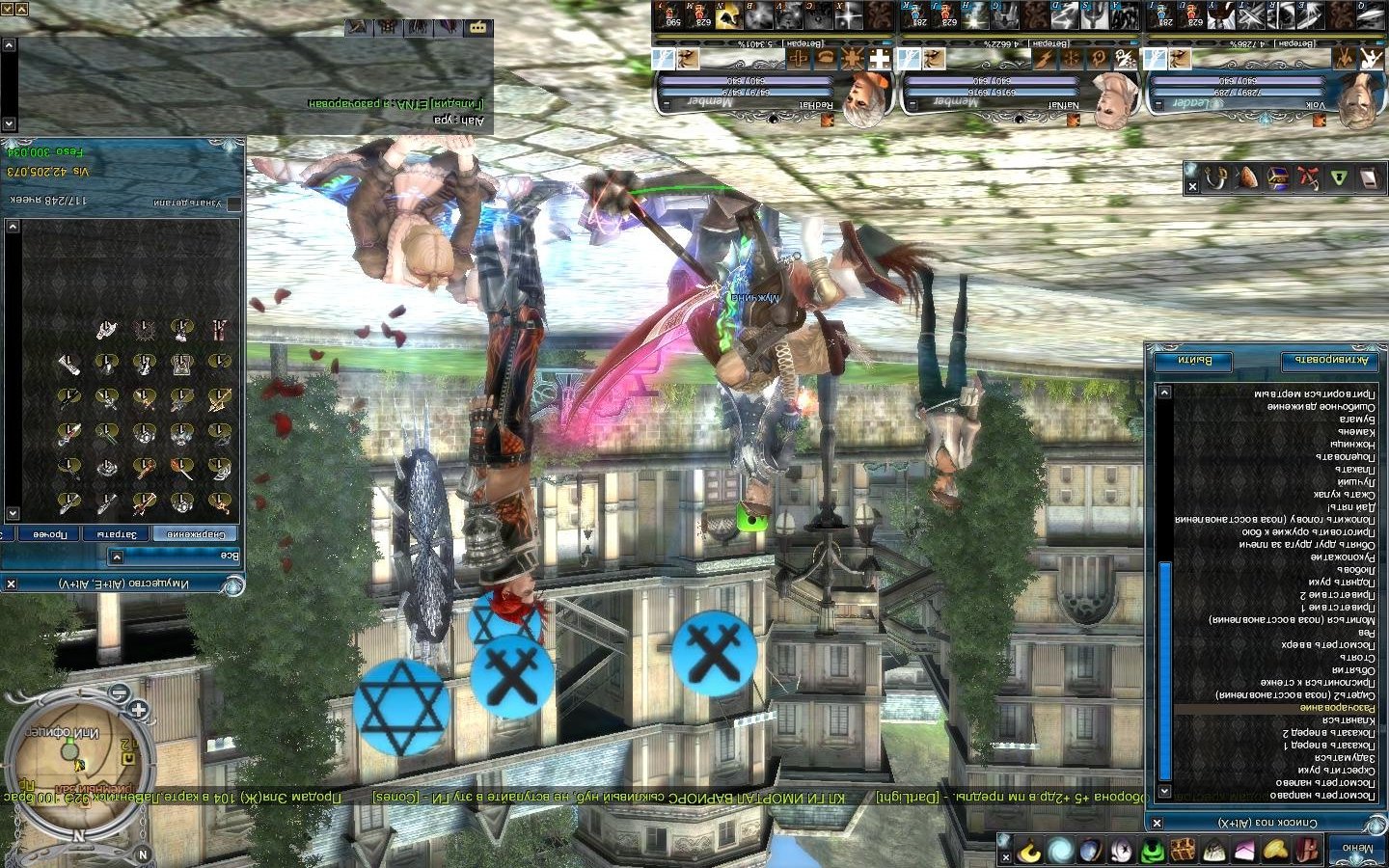Toggle the Узнать детали checkbox

click(234, 203)
